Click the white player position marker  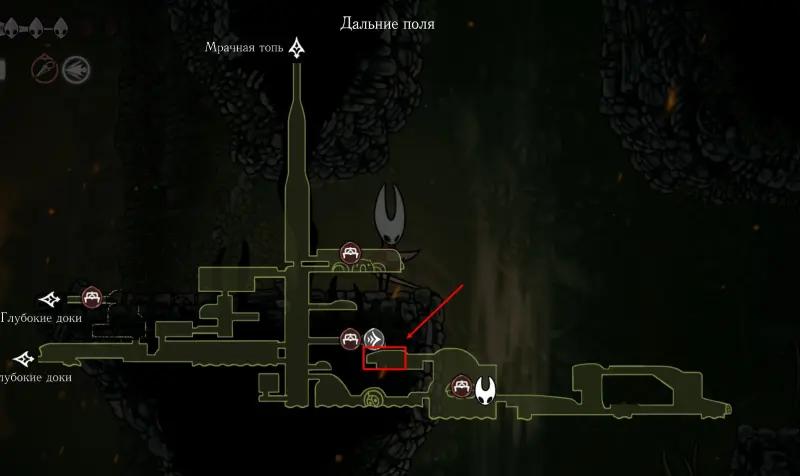pos(487,389)
